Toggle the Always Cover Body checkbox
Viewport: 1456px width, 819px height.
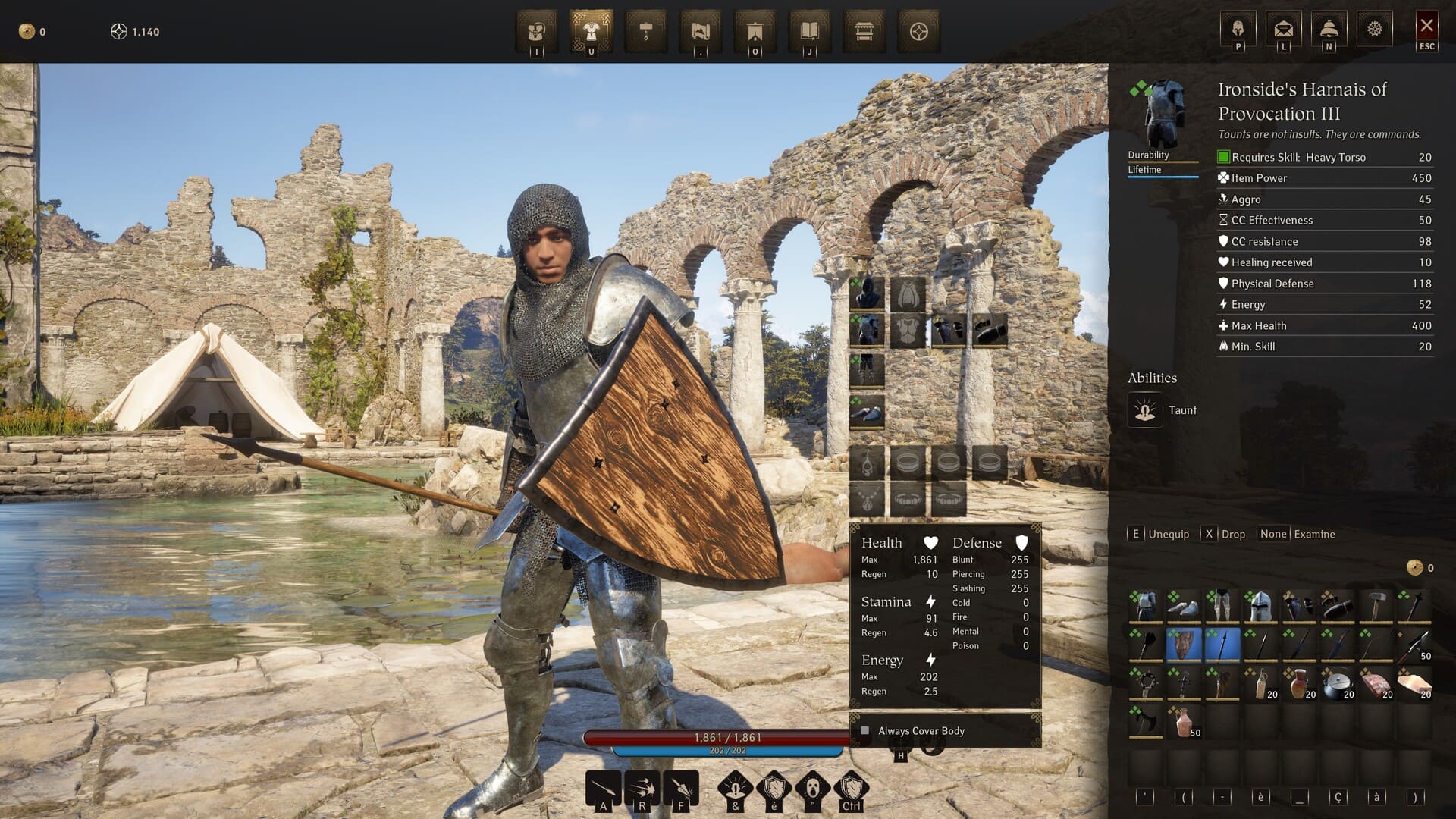pos(865,731)
